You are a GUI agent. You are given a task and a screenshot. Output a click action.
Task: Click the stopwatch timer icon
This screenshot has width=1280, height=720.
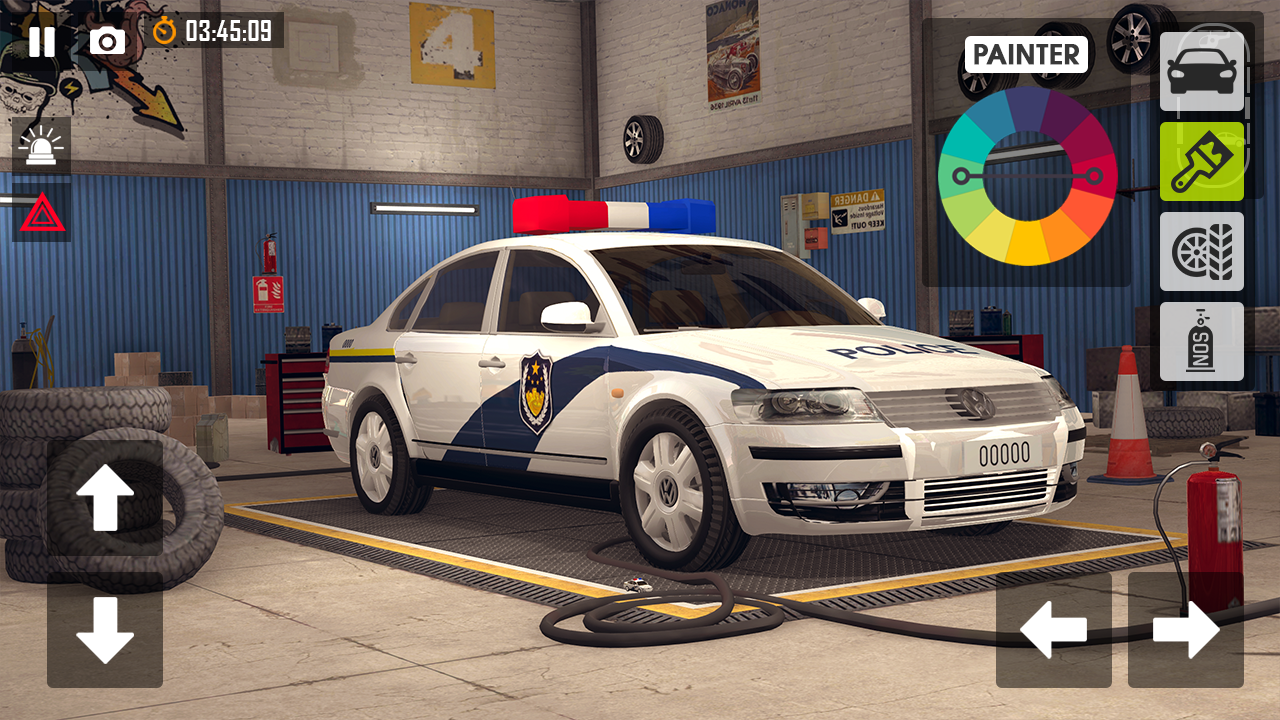(x=163, y=31)
